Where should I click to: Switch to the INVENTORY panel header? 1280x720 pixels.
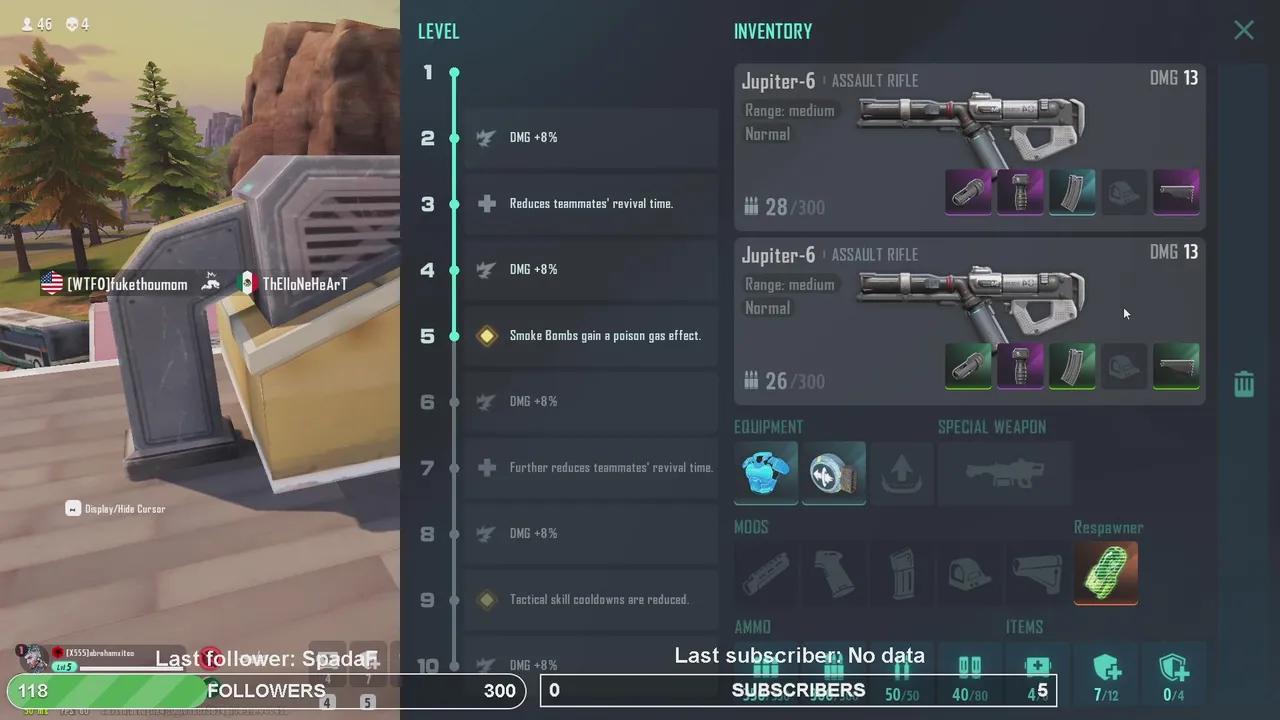[x=772, y=31]
